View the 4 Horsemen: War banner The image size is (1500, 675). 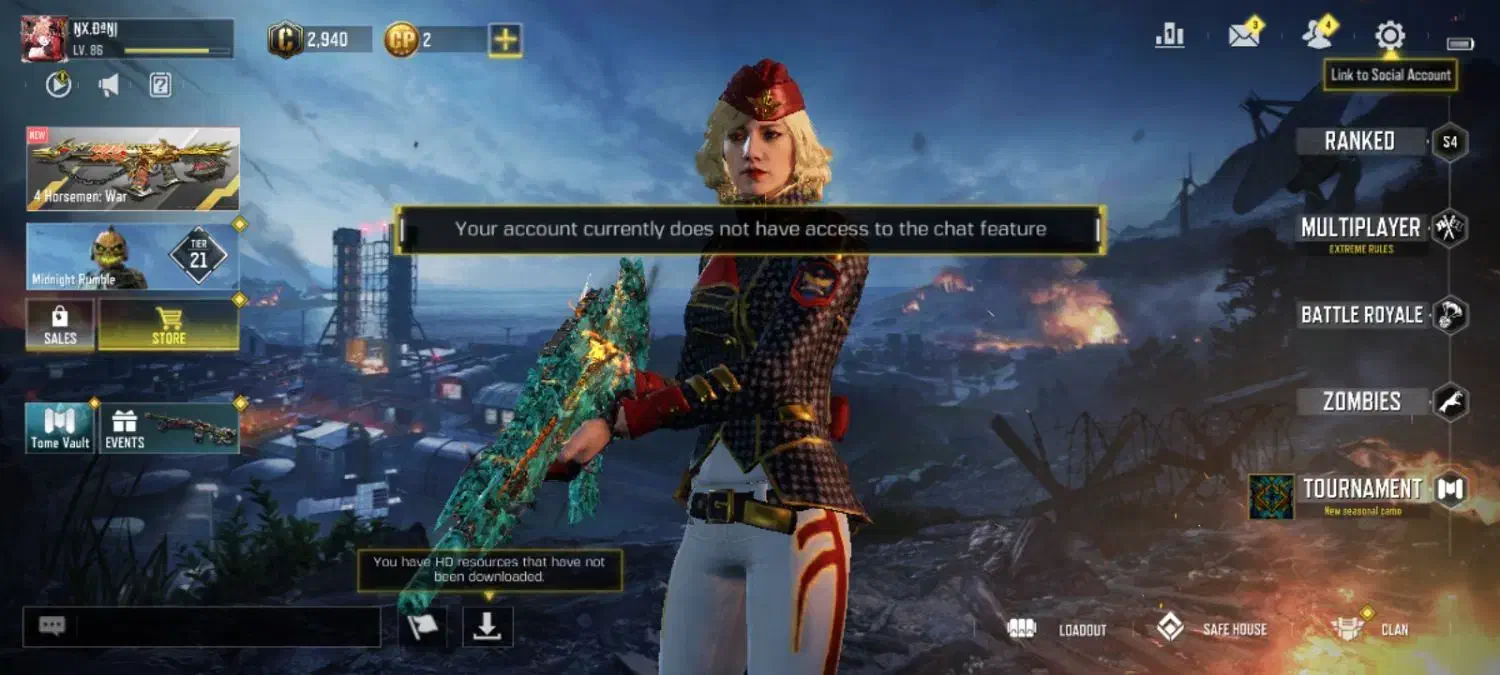tap(133, 168)
